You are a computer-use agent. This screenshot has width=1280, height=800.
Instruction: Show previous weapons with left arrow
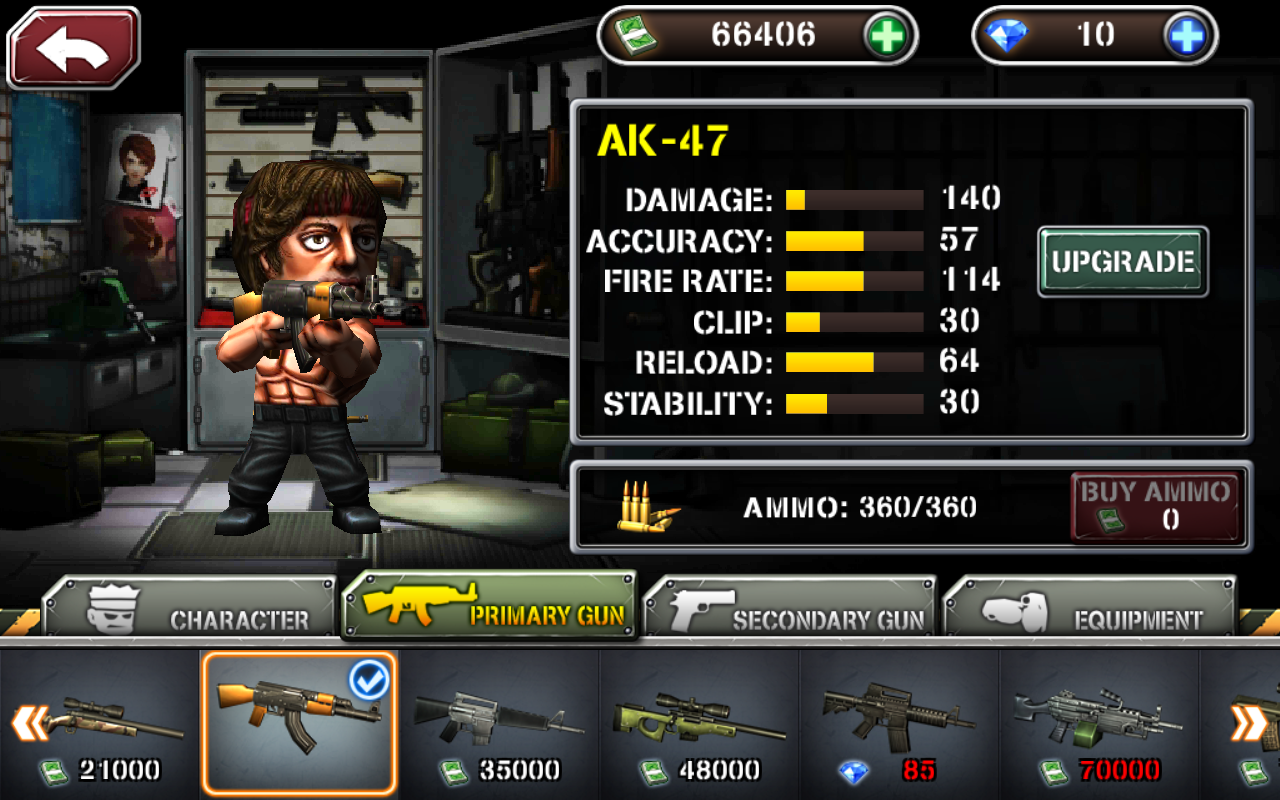tap(29, 722)
